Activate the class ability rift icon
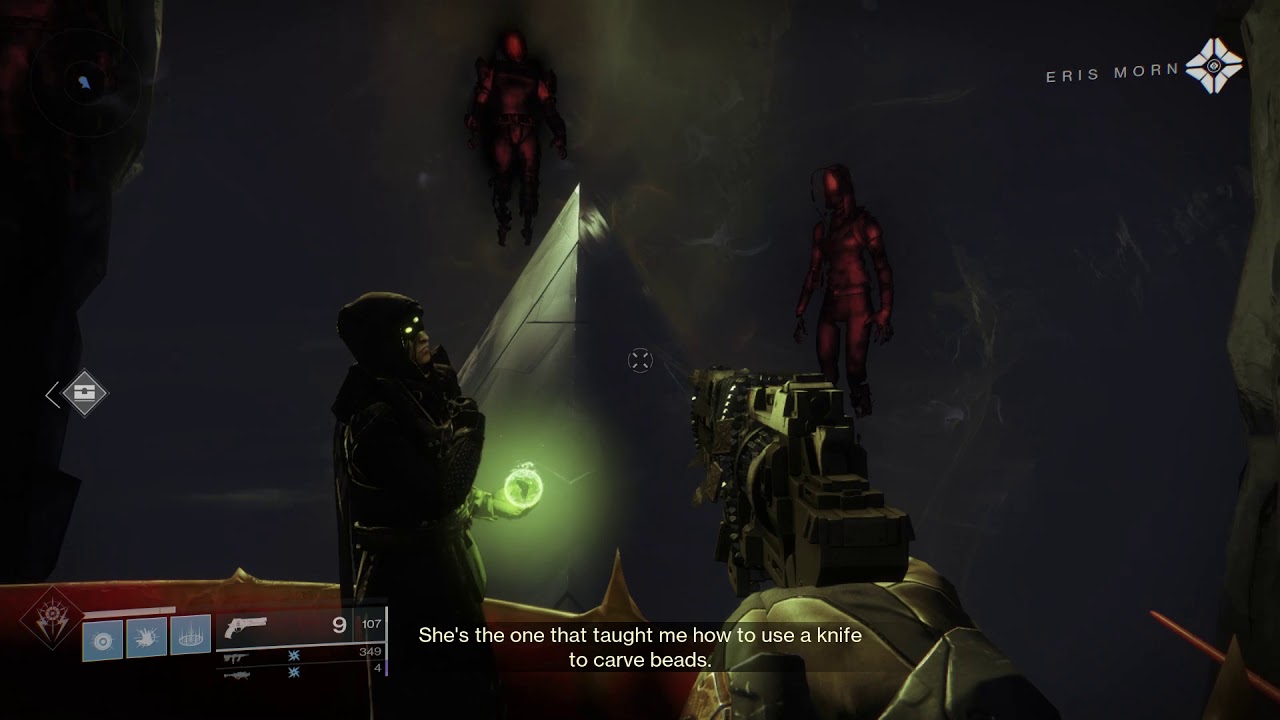Viewport: 1280px width, 720px height. (190, 635)
